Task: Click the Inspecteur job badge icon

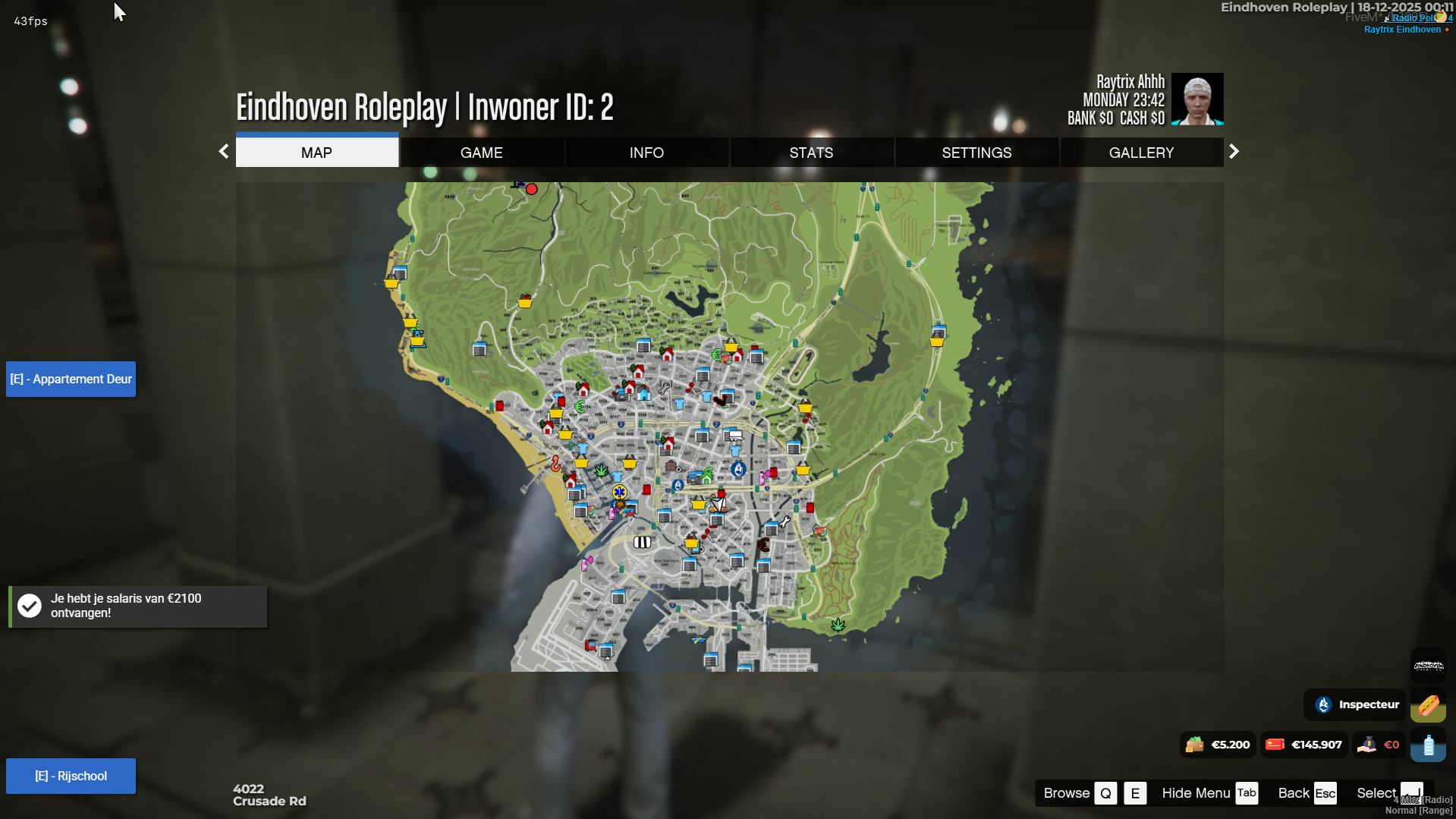Action: pos(1323,704)
